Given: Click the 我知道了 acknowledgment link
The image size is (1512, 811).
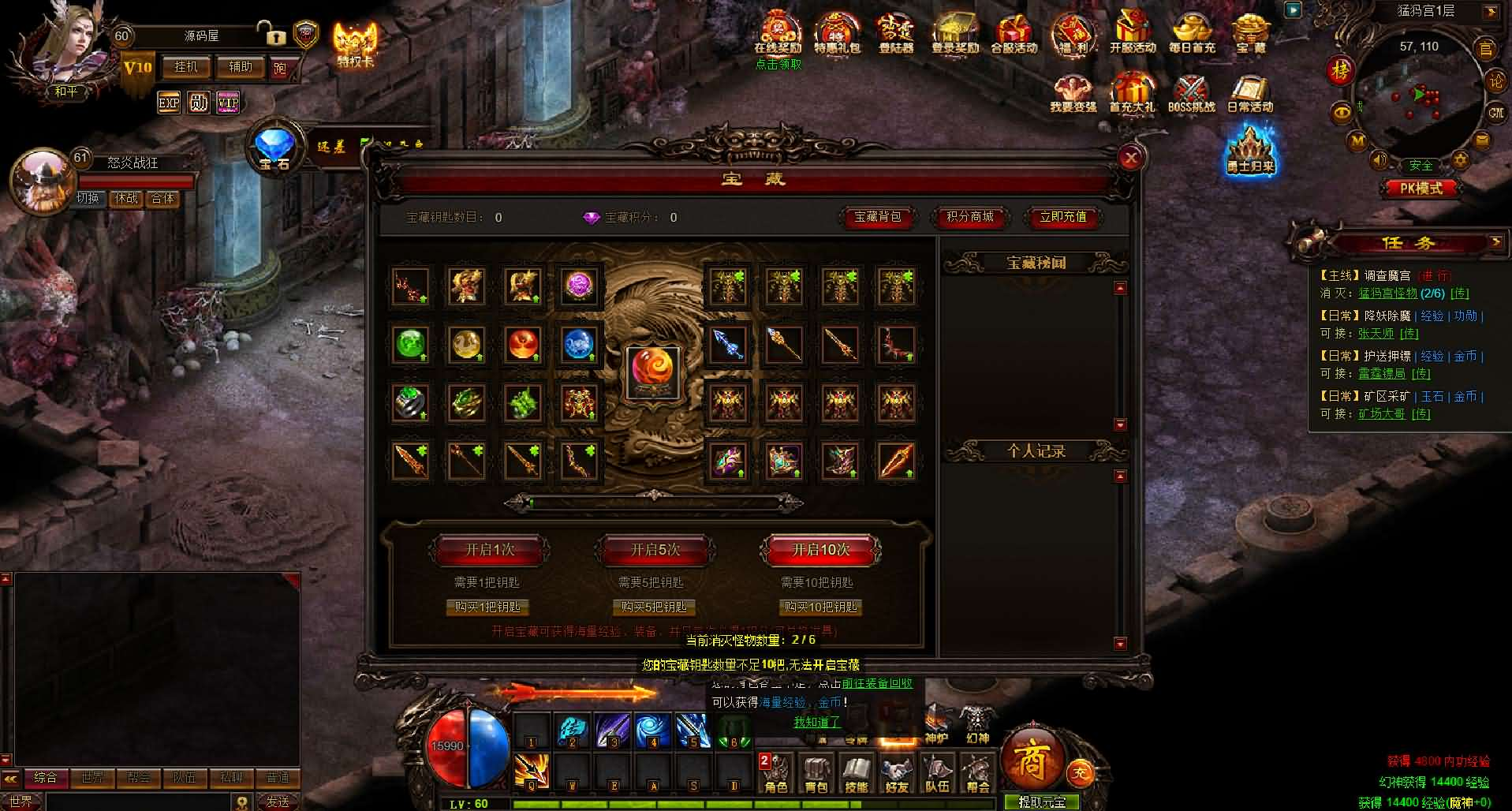Looking at the screenshot, I should pyautogui.click(x=817, y=722).
